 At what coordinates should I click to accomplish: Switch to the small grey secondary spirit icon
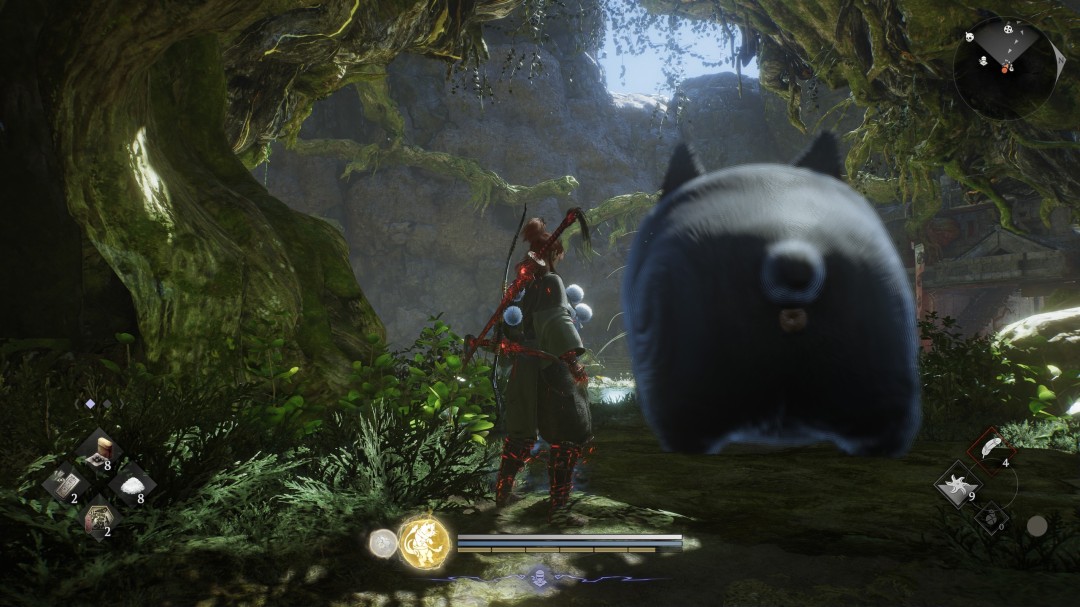(382, 543)
